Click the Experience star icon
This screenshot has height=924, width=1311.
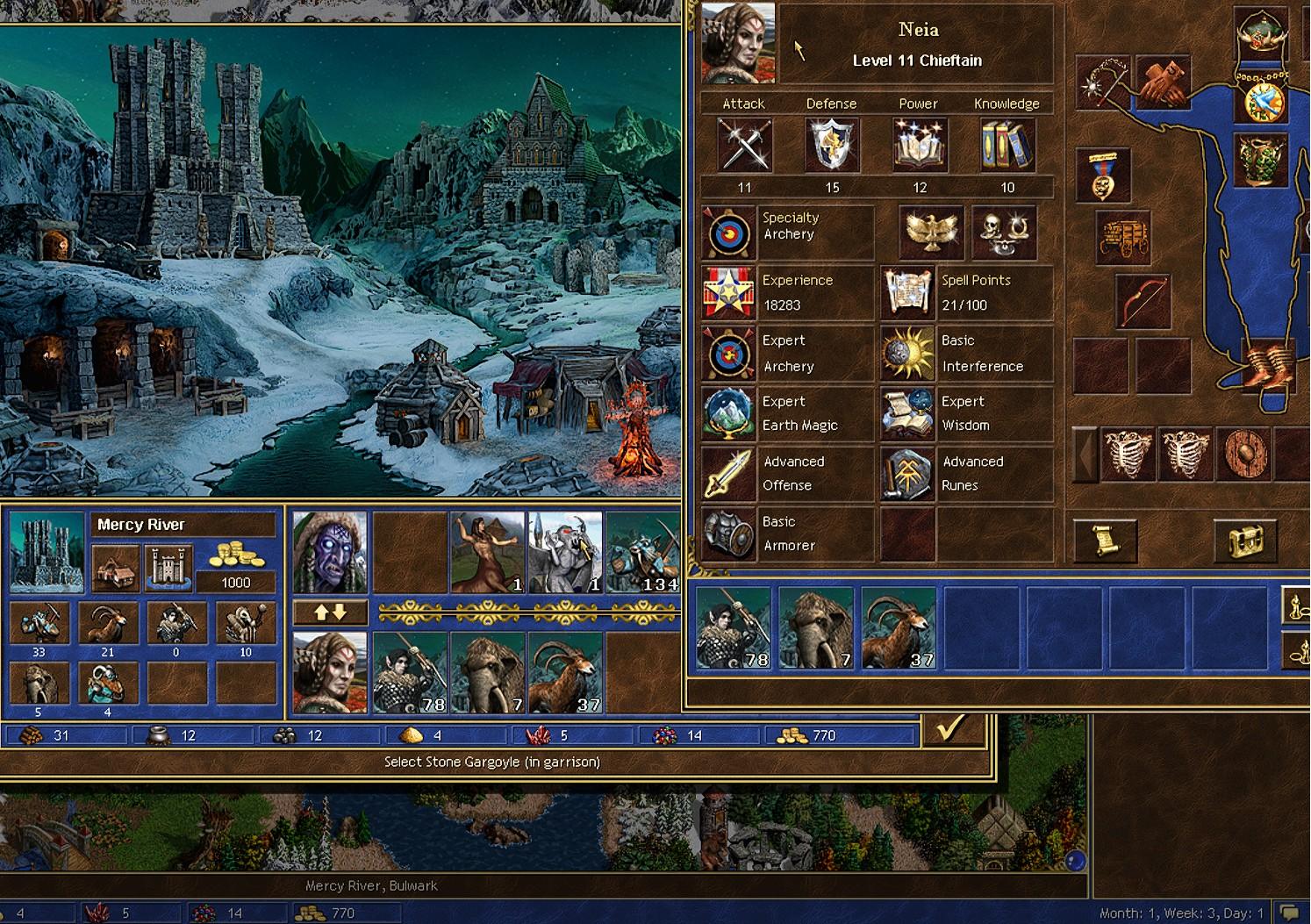click(728, 293)
